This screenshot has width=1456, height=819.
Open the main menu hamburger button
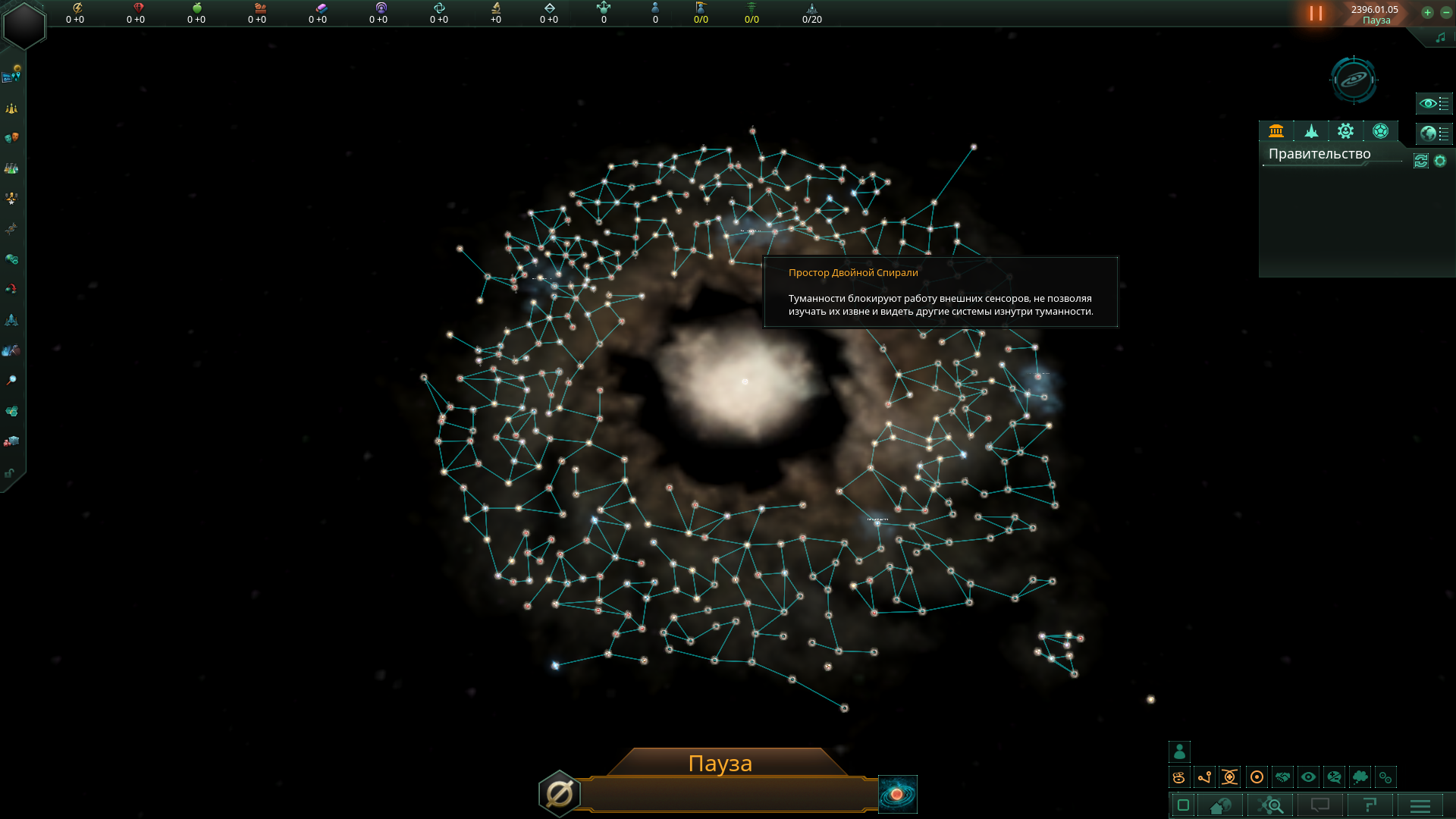pos(1420,805)
